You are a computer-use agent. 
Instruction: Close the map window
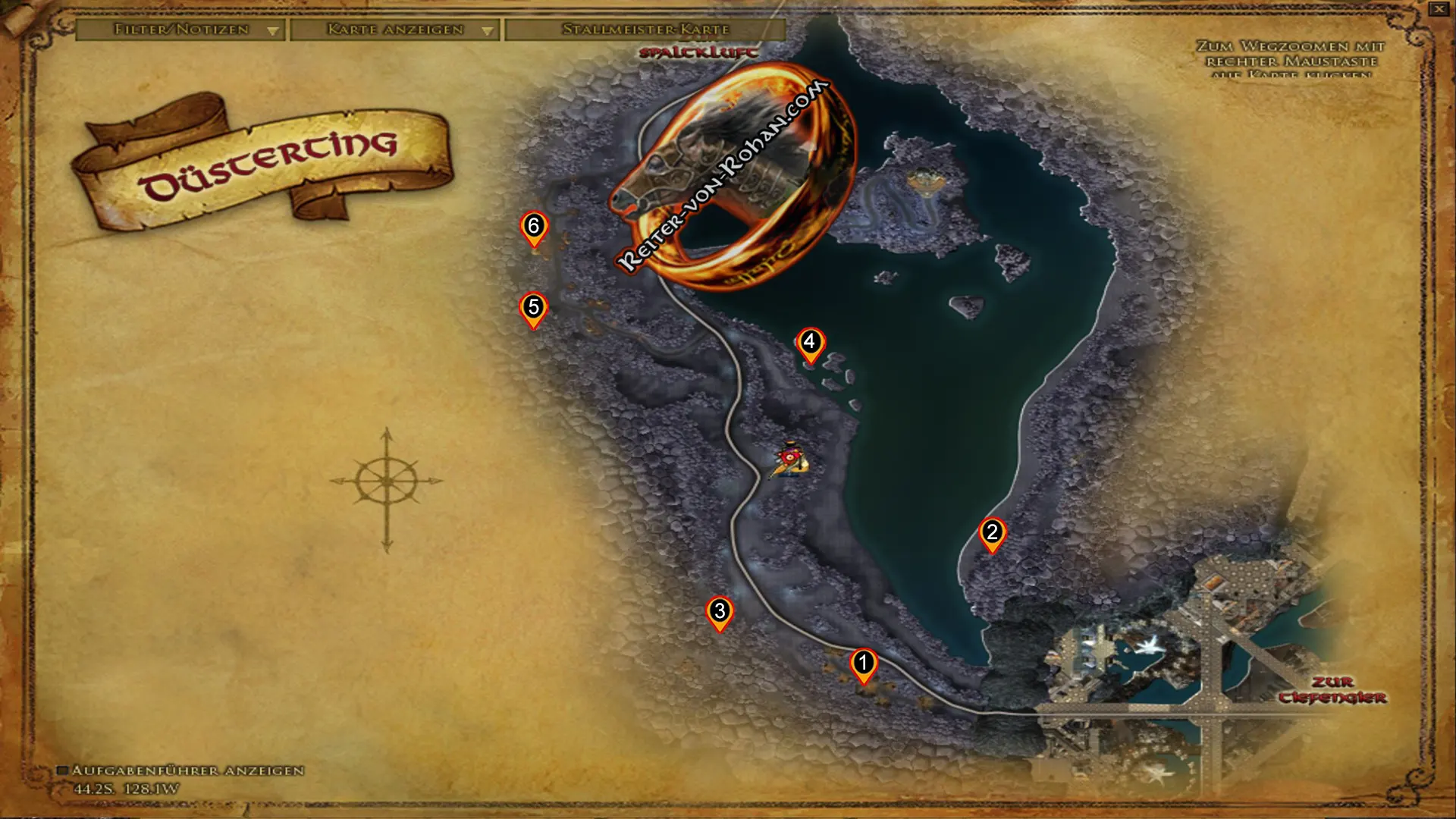1439,9
